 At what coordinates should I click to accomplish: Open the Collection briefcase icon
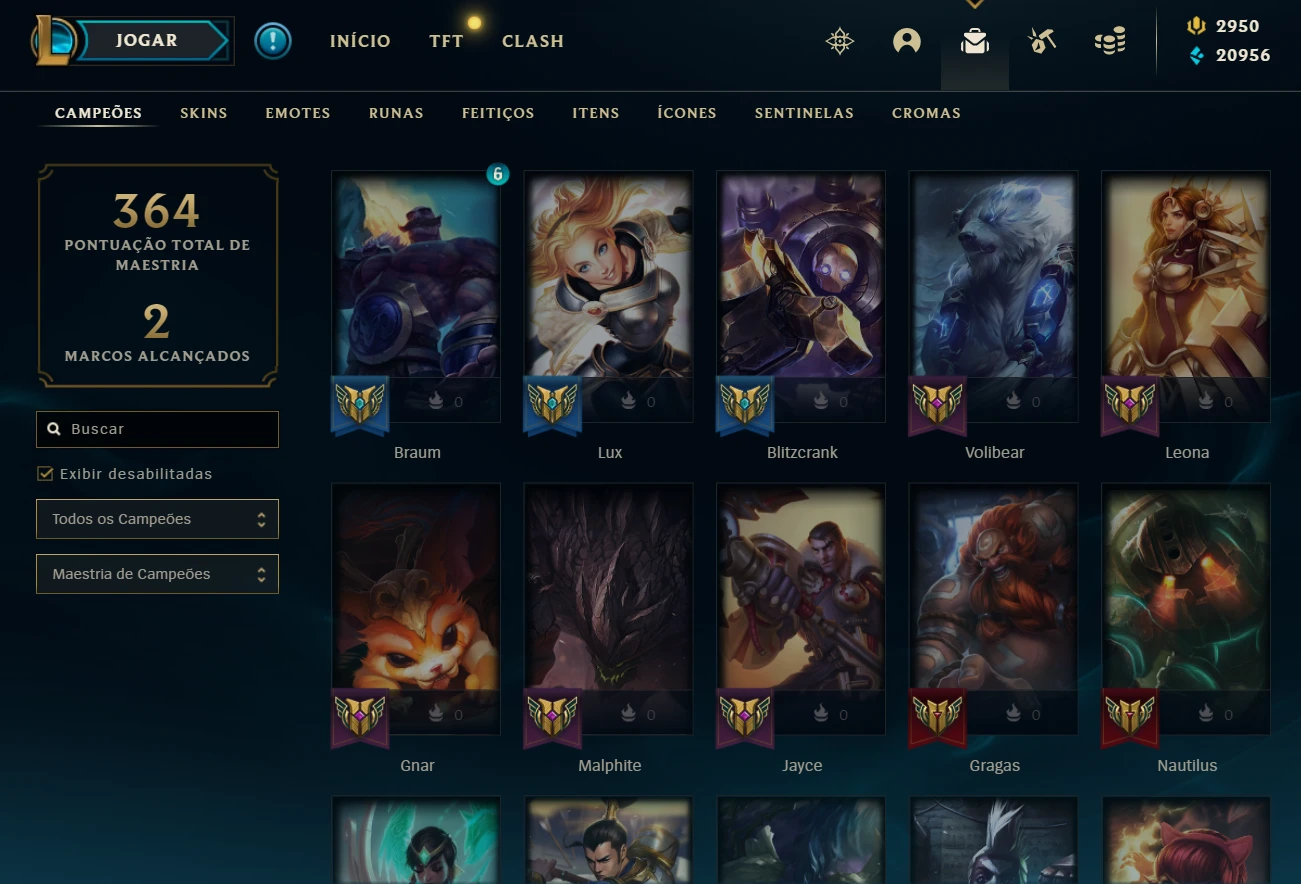(974, 42)
